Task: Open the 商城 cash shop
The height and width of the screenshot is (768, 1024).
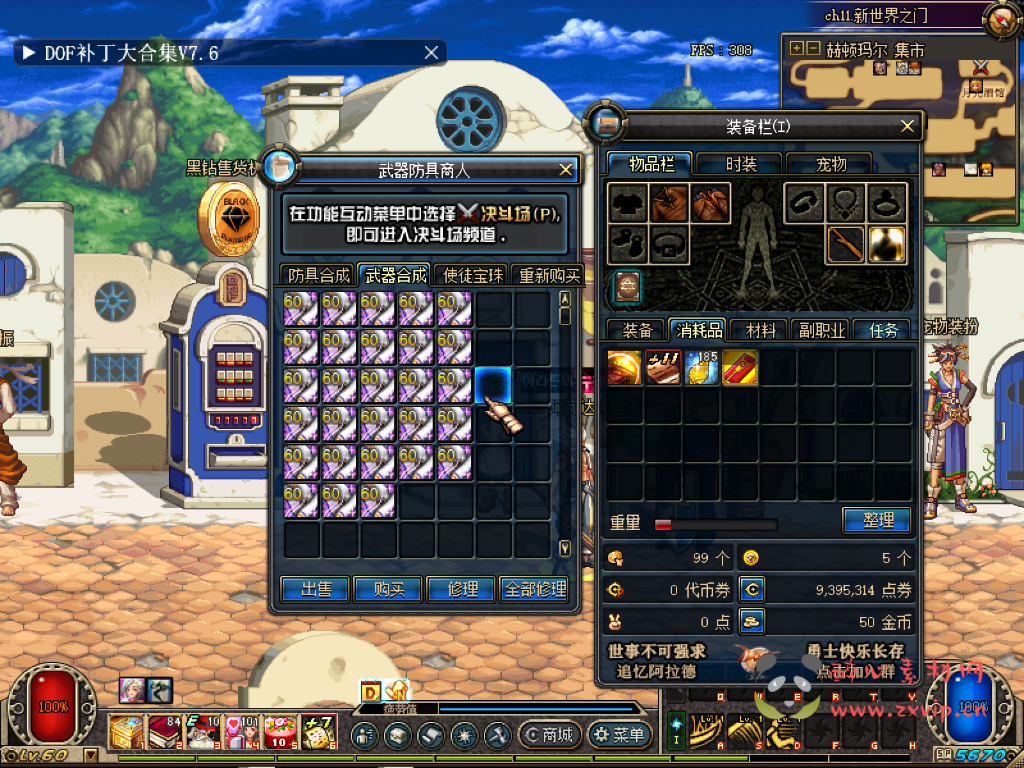Action: point(548,736)
